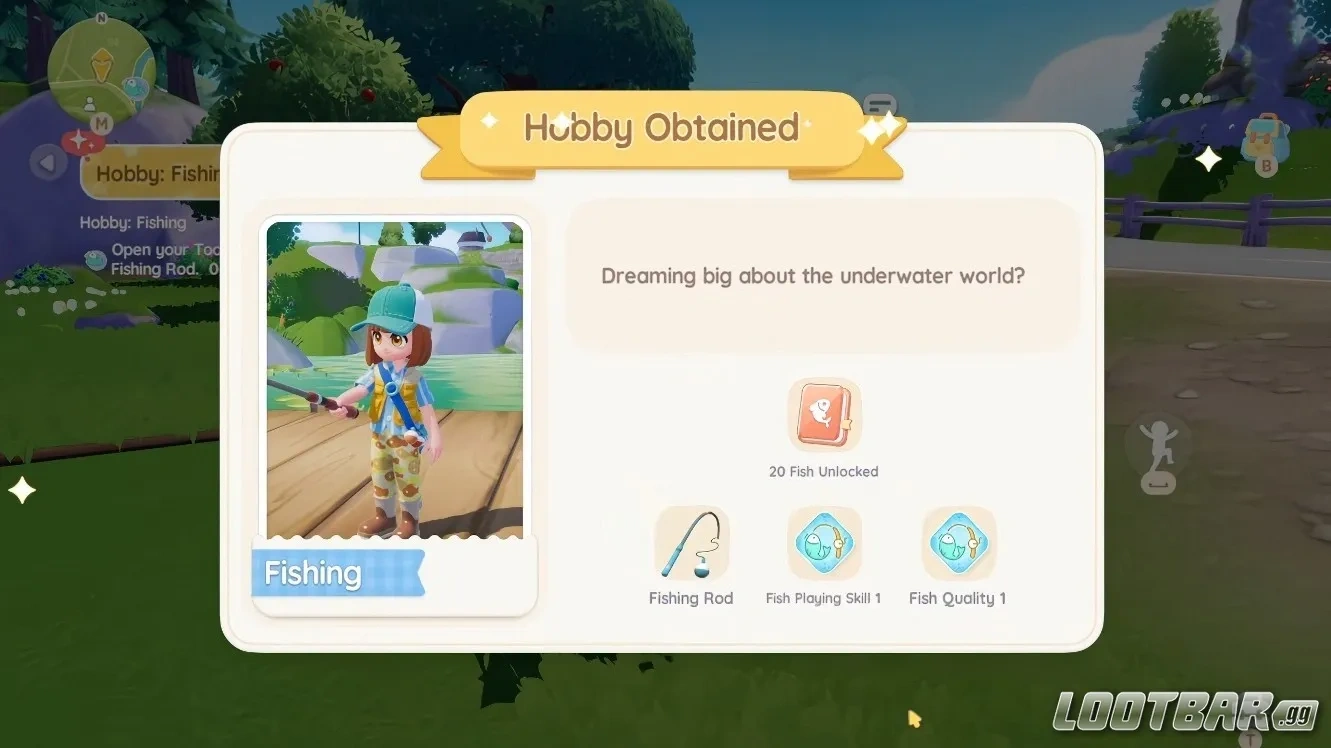Open the 20 Fish Unlocked book icon
The width and height of the screenshot is (1331, 748).
point(823,414)
